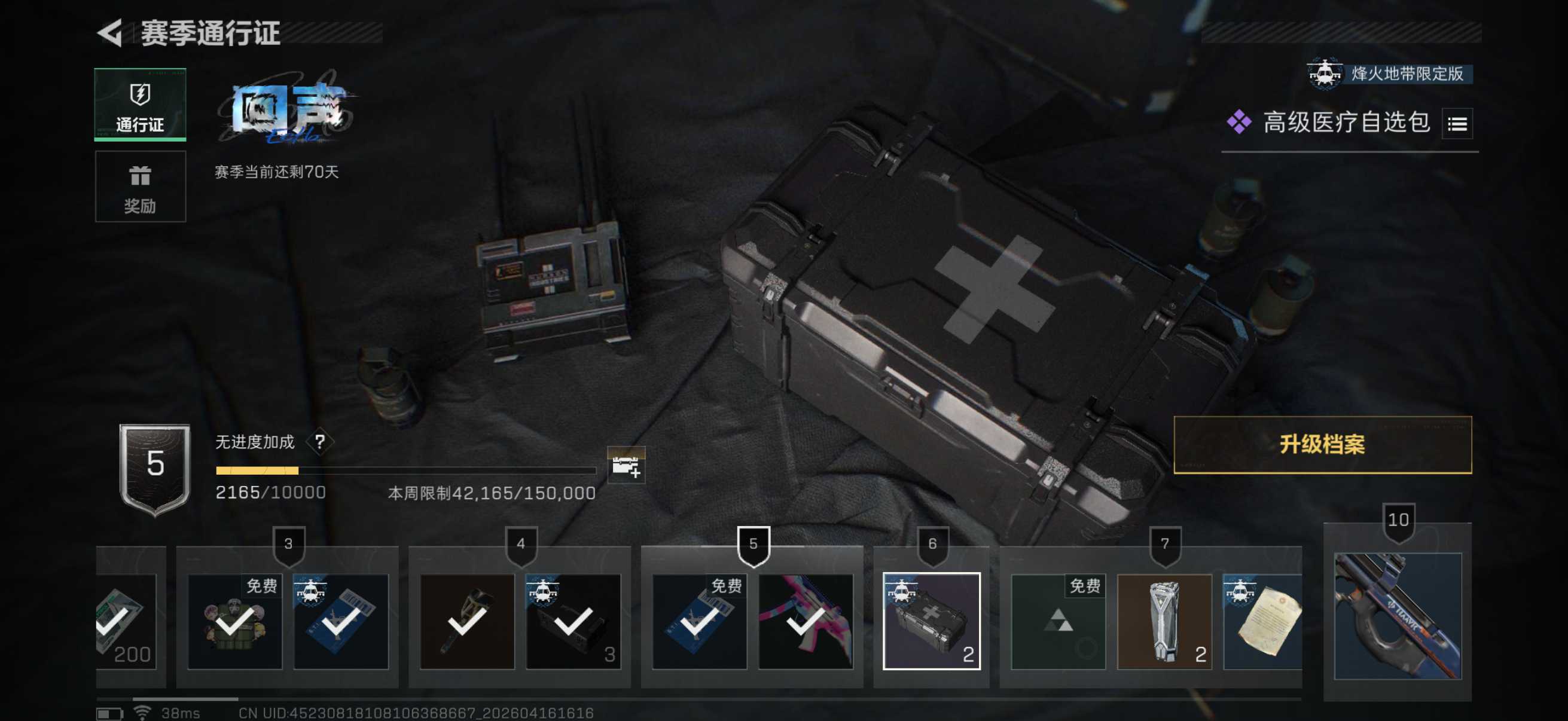Select the level 4 black box reward
The width and height of the screenshot is (1568, 721).
pyautogui.click(x=573, y=621)
